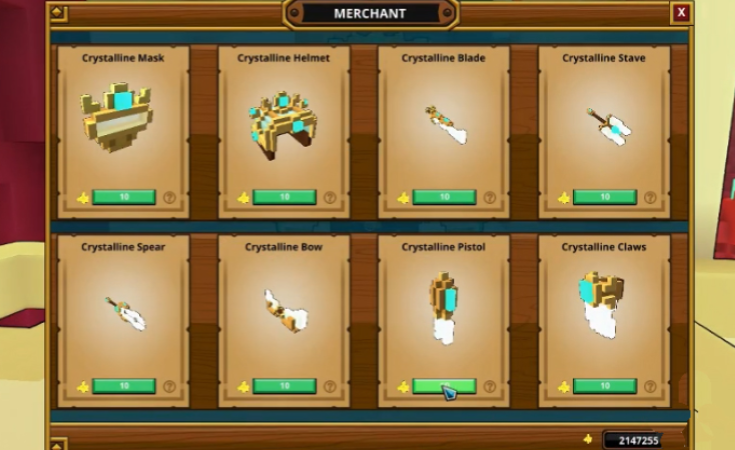Select the Crystalline Bow item image
Image resolution: width=735 pixels, height=450 pixels.
point(283,311)
